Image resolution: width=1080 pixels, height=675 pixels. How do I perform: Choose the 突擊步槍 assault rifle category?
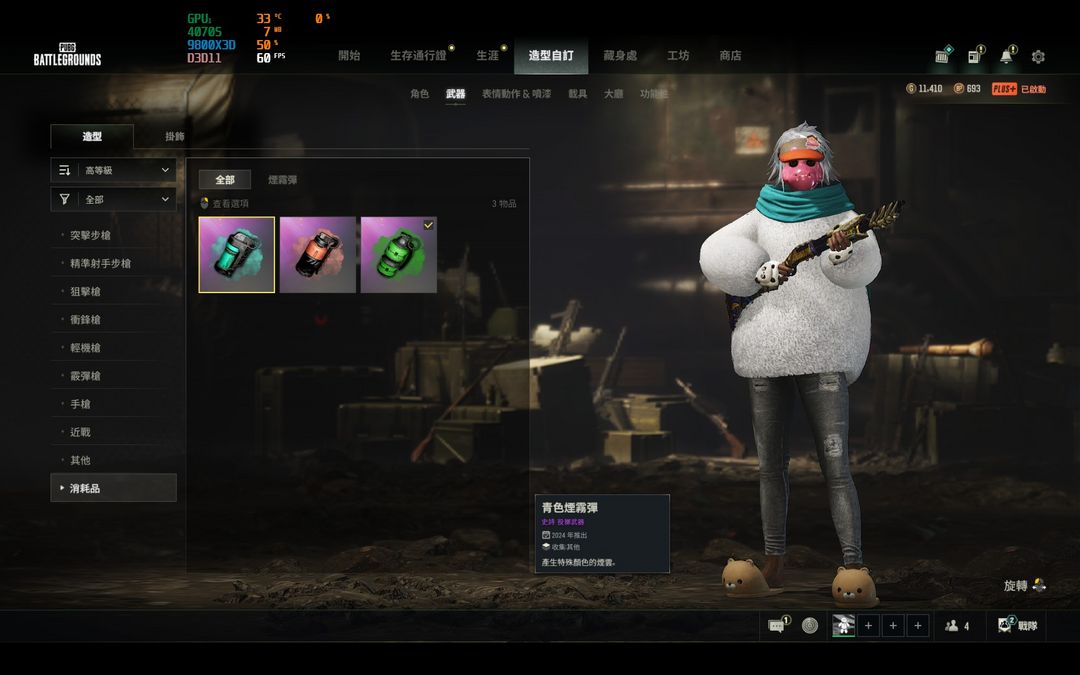coord(90,236)
